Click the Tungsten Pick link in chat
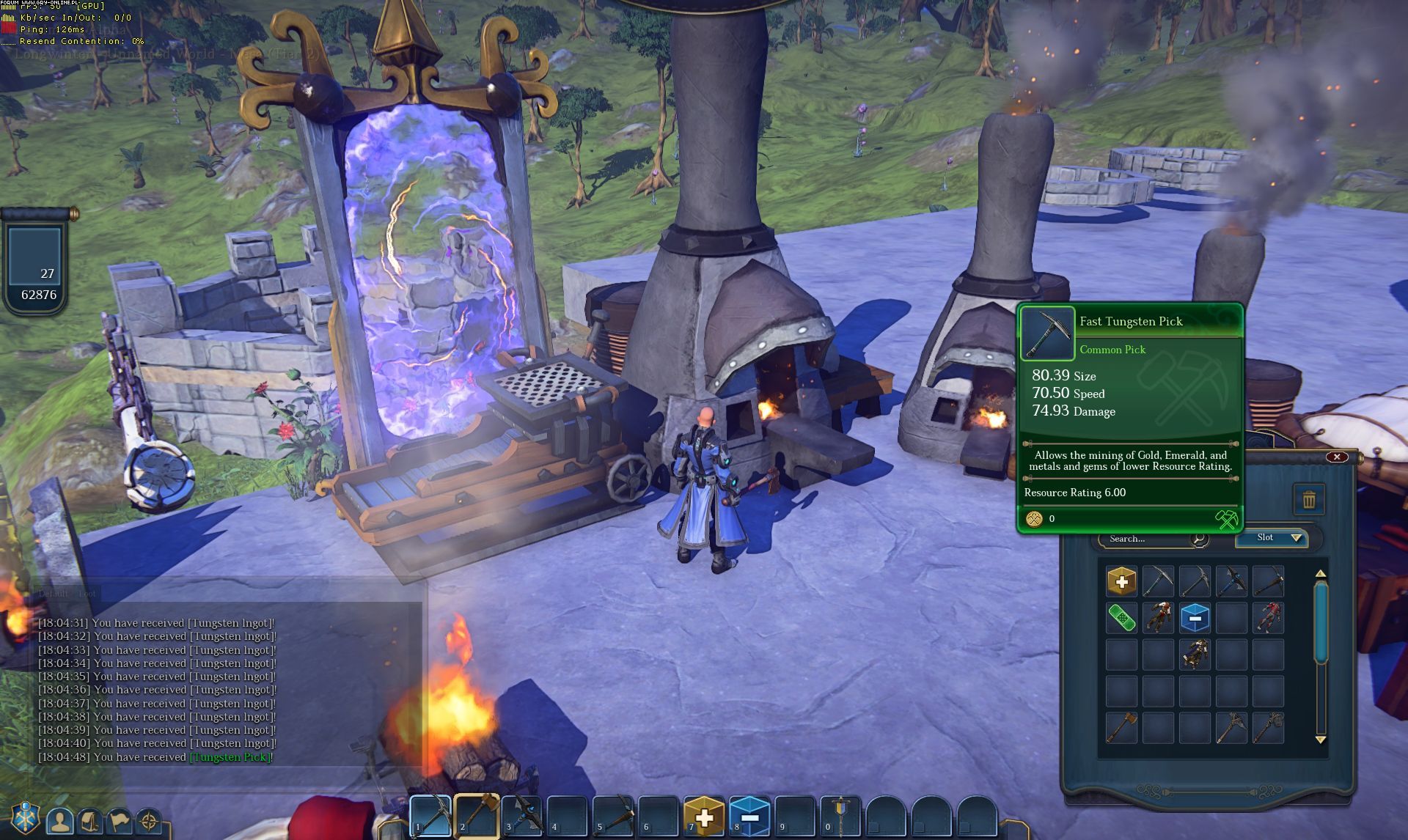This screenshot has height=840, width=1408. pos(230,757)
